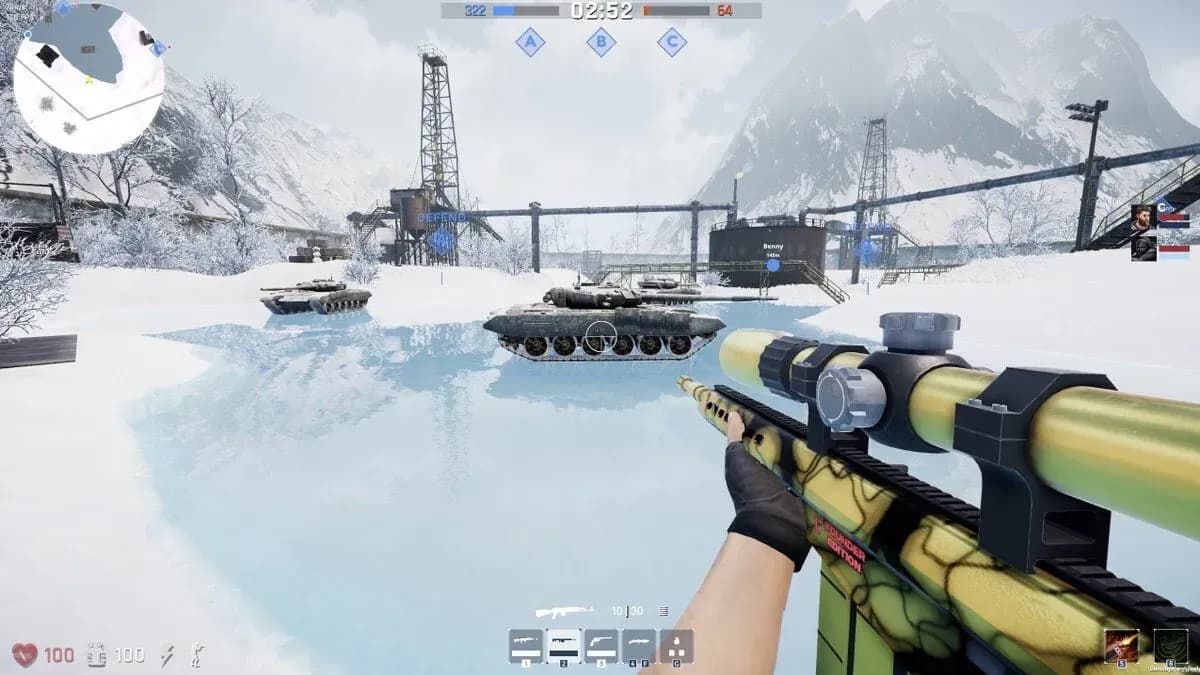Activate the green radar scan ability
1200x675 pixels.
point(1170,645)
